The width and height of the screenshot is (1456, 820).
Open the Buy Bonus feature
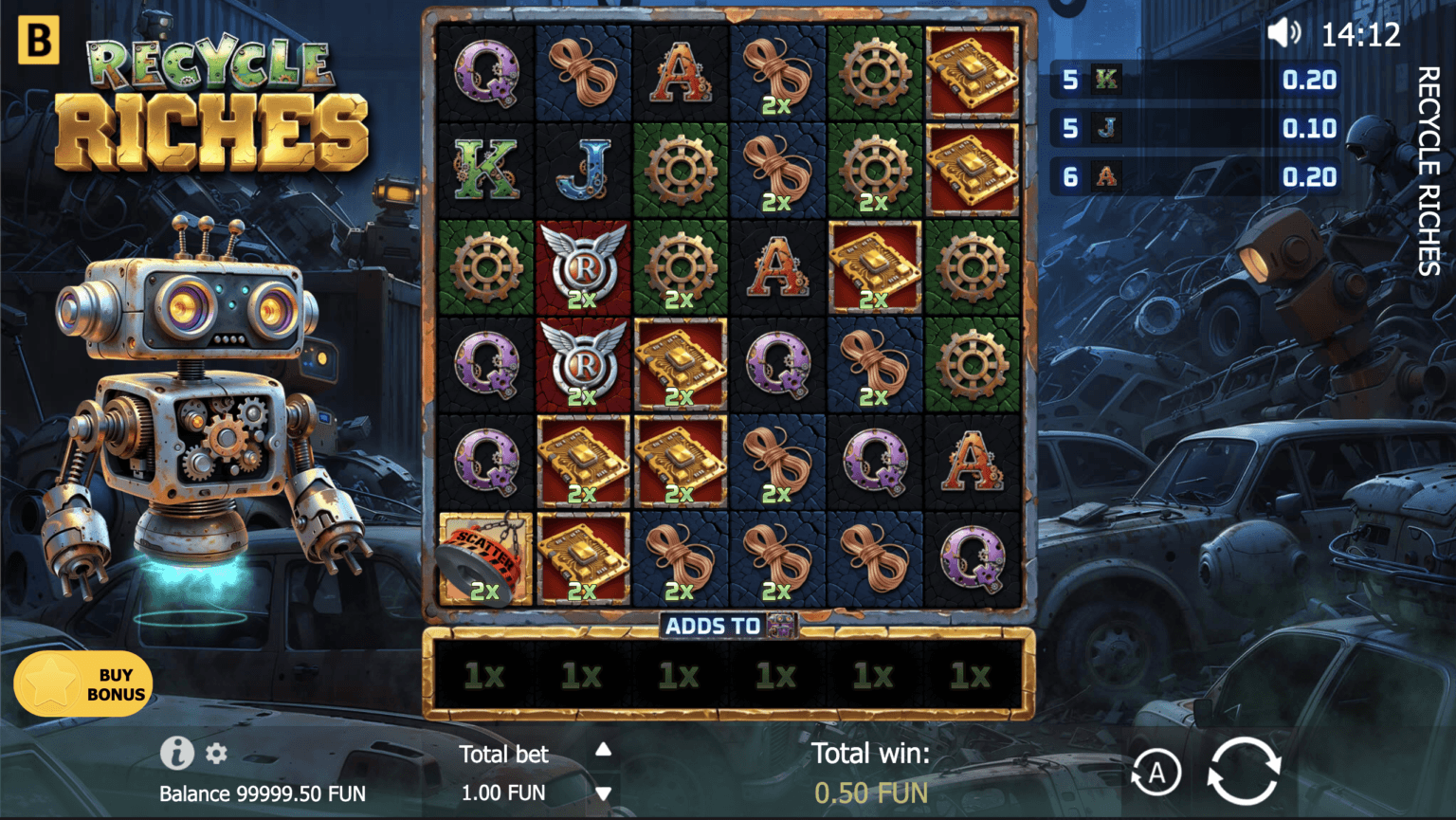click(83, 683)
